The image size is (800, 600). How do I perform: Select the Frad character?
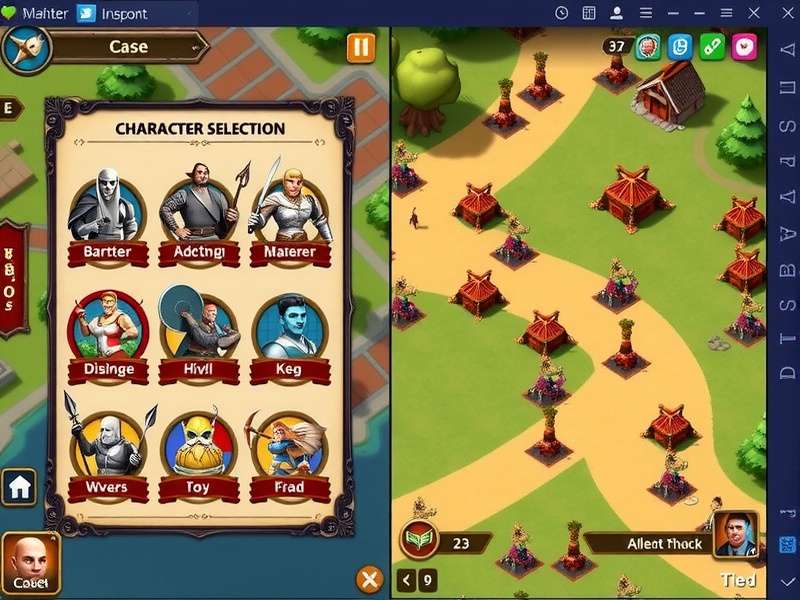coord(290,445)
